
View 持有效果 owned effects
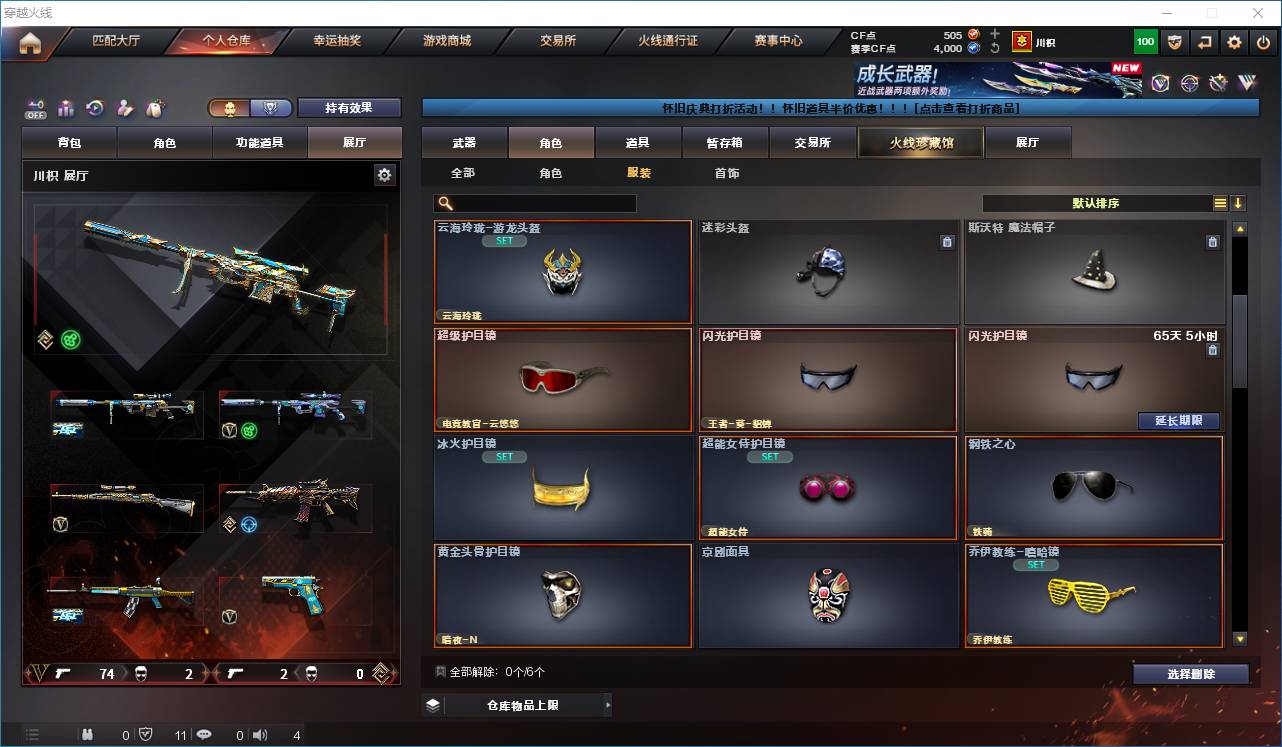pos(348,108)
